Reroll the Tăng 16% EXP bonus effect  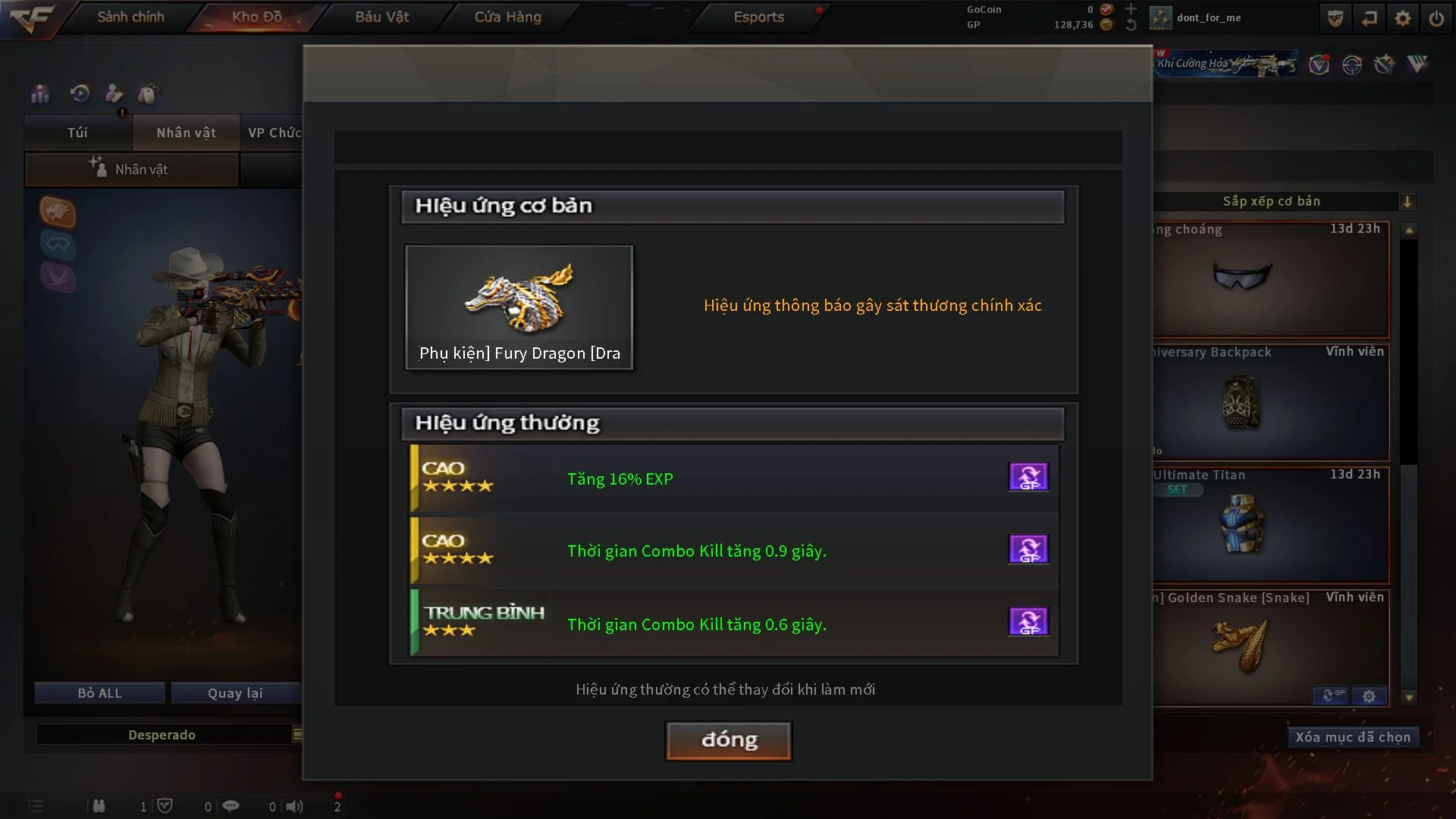click(1028, 477)
